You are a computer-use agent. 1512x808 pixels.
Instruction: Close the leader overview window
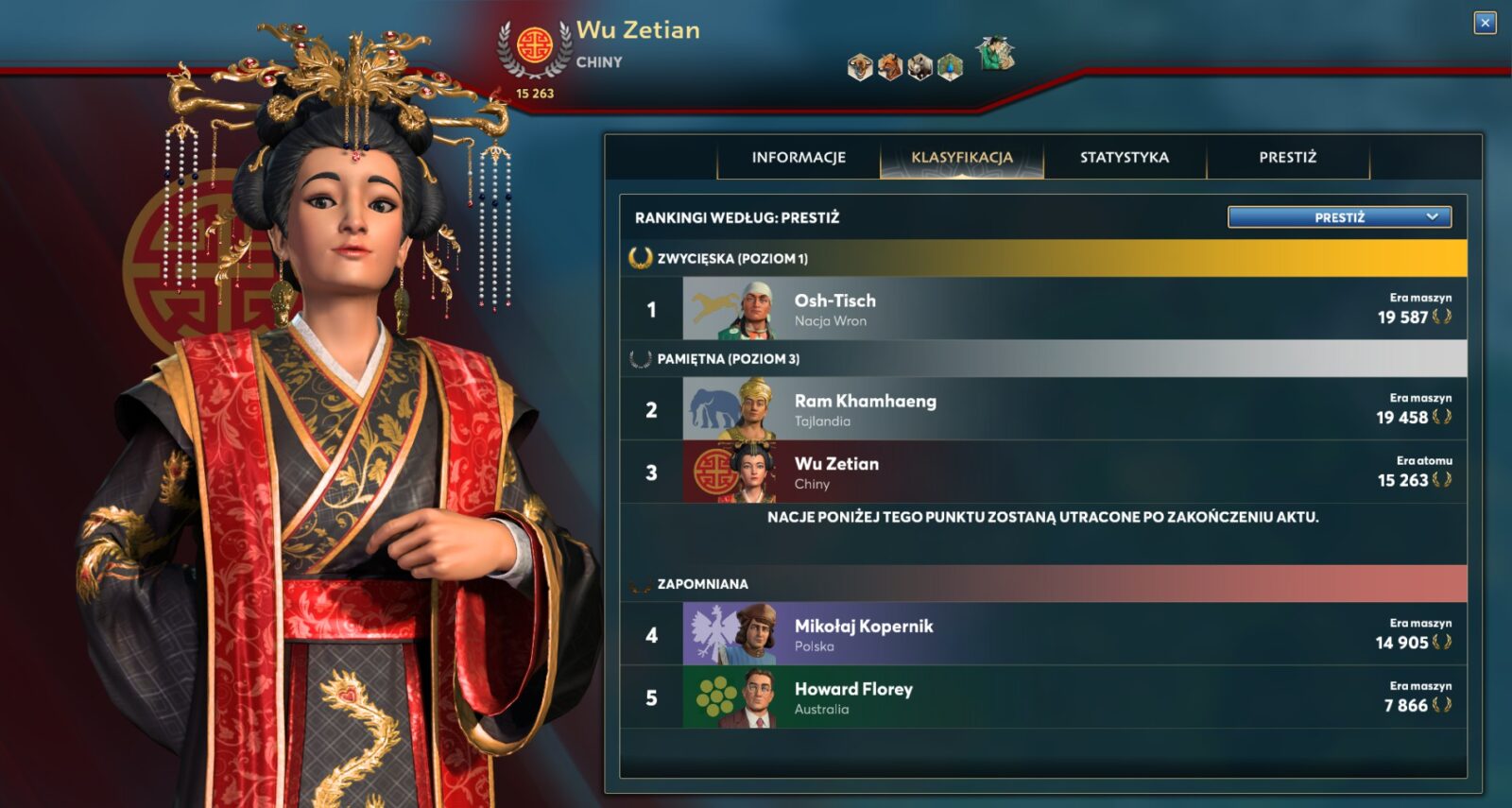1485,23
